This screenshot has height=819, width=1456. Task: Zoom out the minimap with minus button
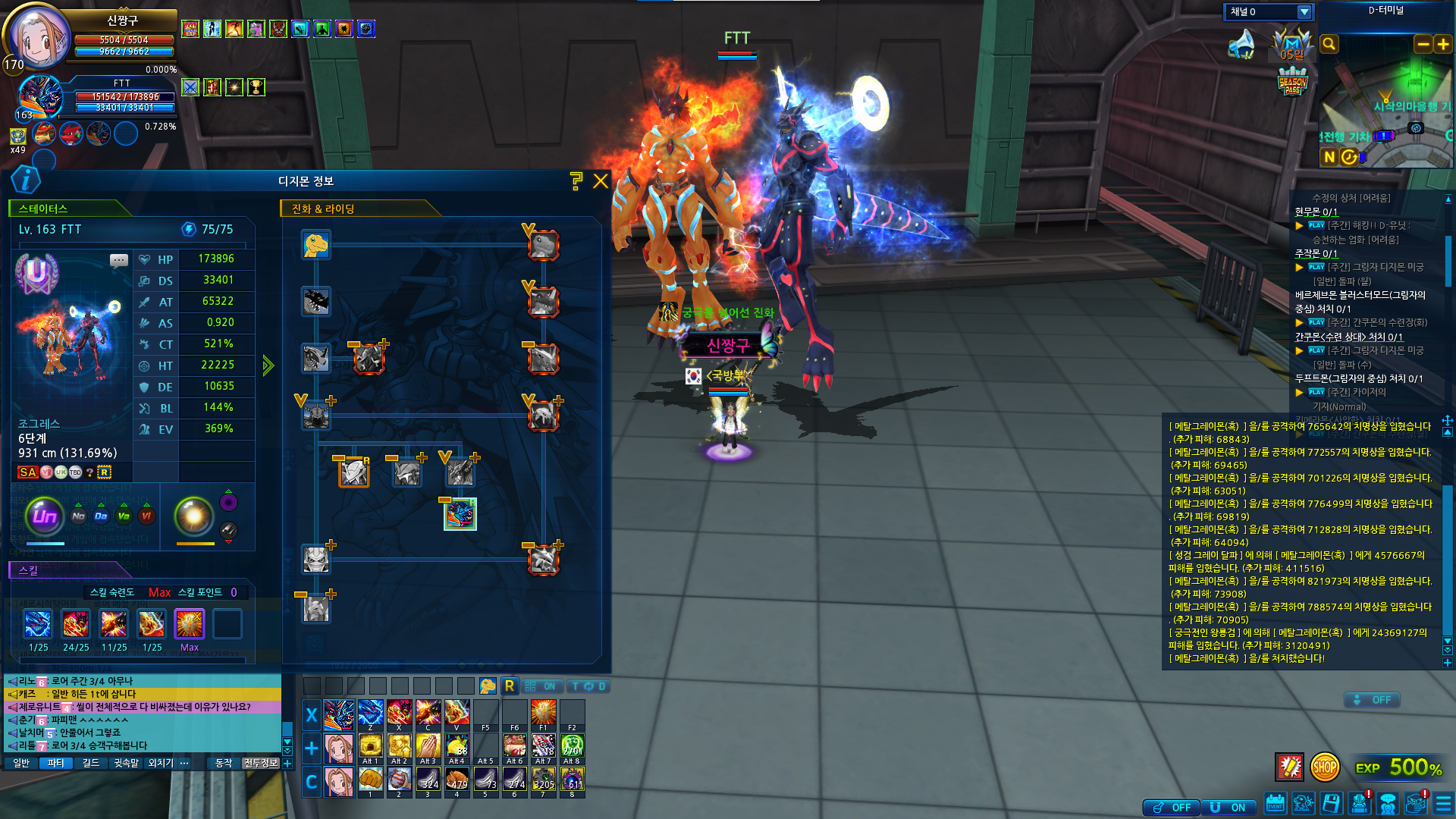coord(1423,45)
